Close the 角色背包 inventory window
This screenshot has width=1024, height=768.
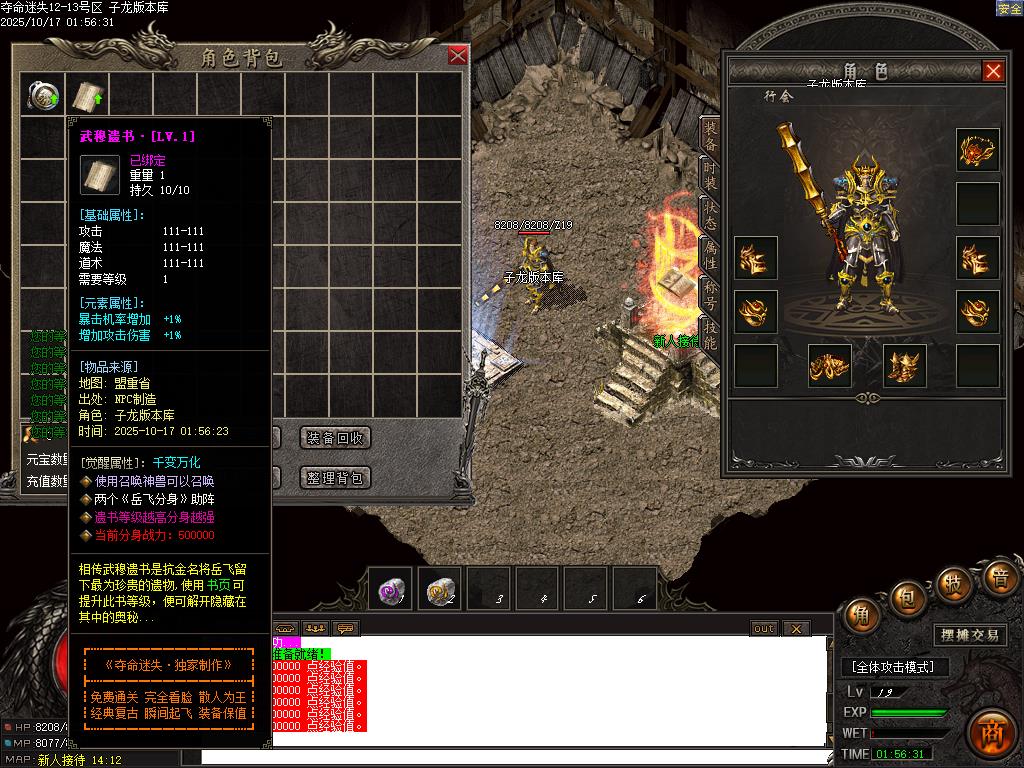458,56
